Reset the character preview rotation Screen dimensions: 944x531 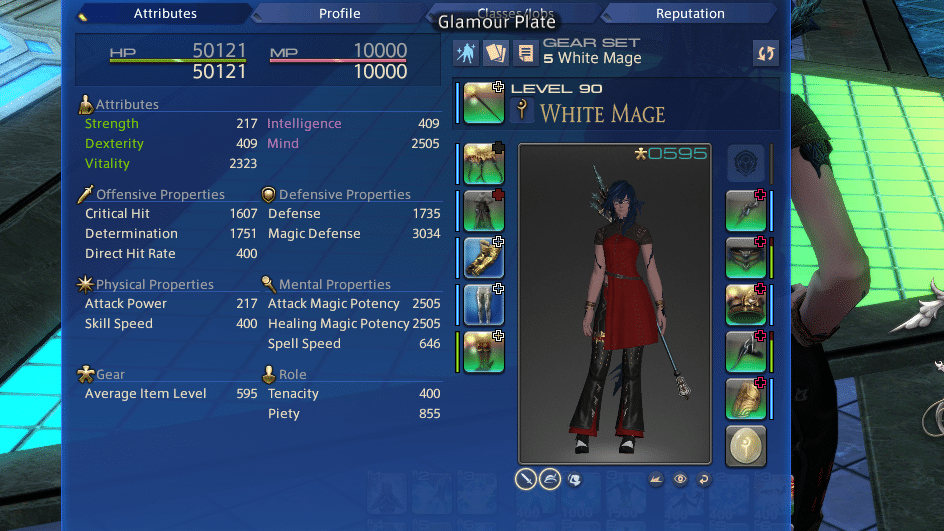[704, 479]
